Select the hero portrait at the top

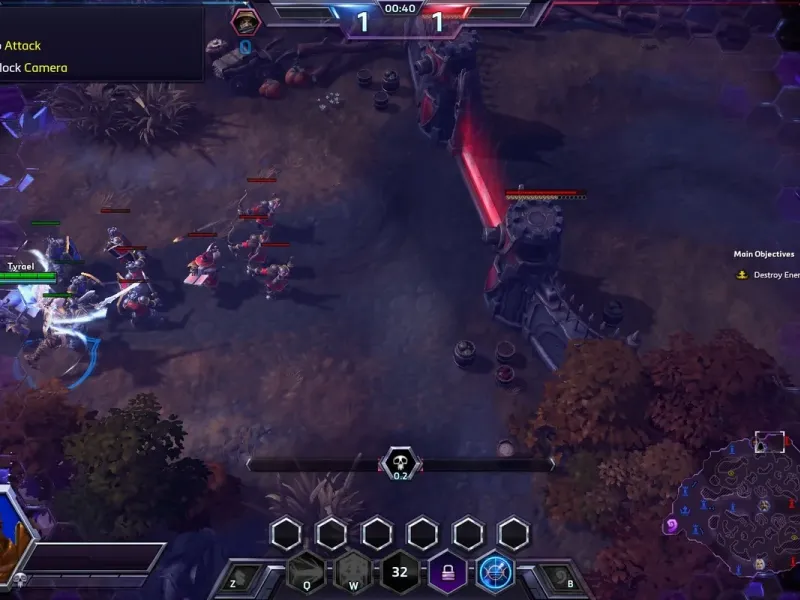click(244, 21)
